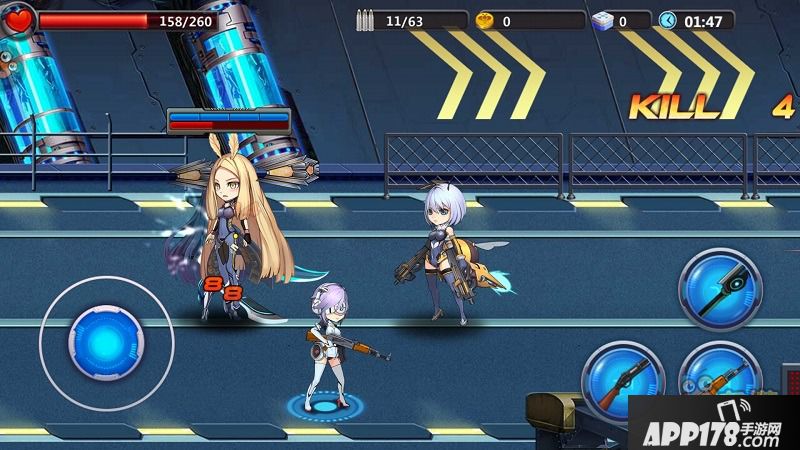The width and height of the screenshot is (800, 450).
Task: Activate the sword melee attack button
Action: 720,290
